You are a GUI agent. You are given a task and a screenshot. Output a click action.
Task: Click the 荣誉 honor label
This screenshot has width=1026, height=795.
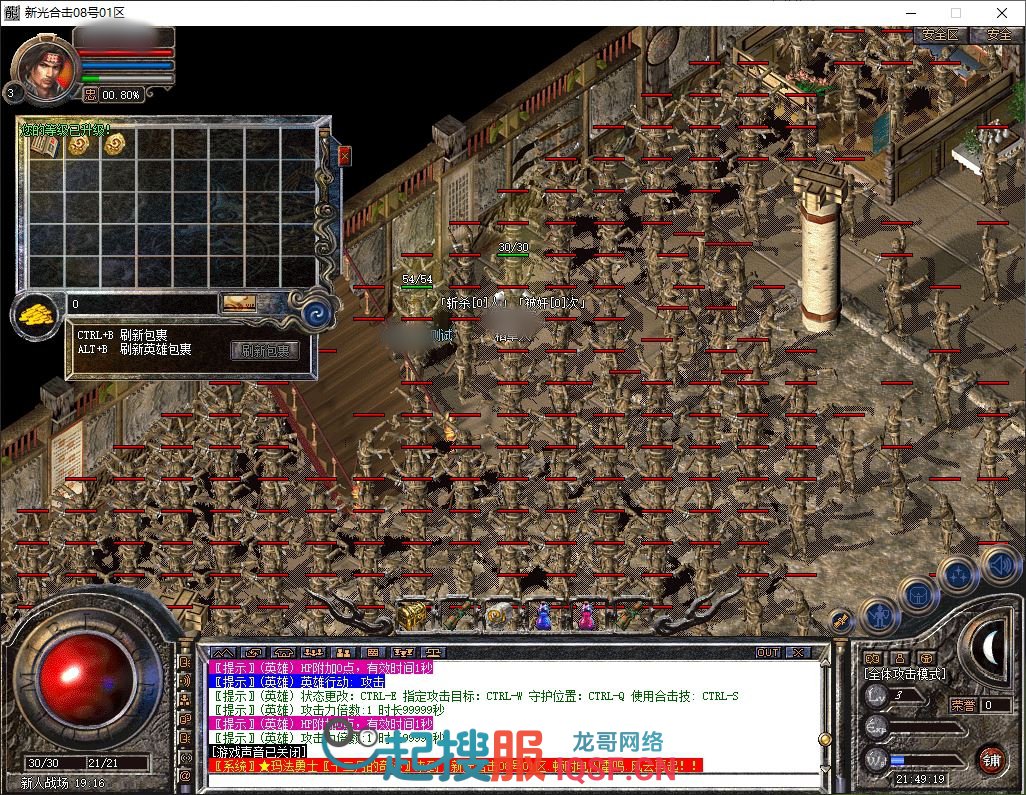[x=962, y=705]
